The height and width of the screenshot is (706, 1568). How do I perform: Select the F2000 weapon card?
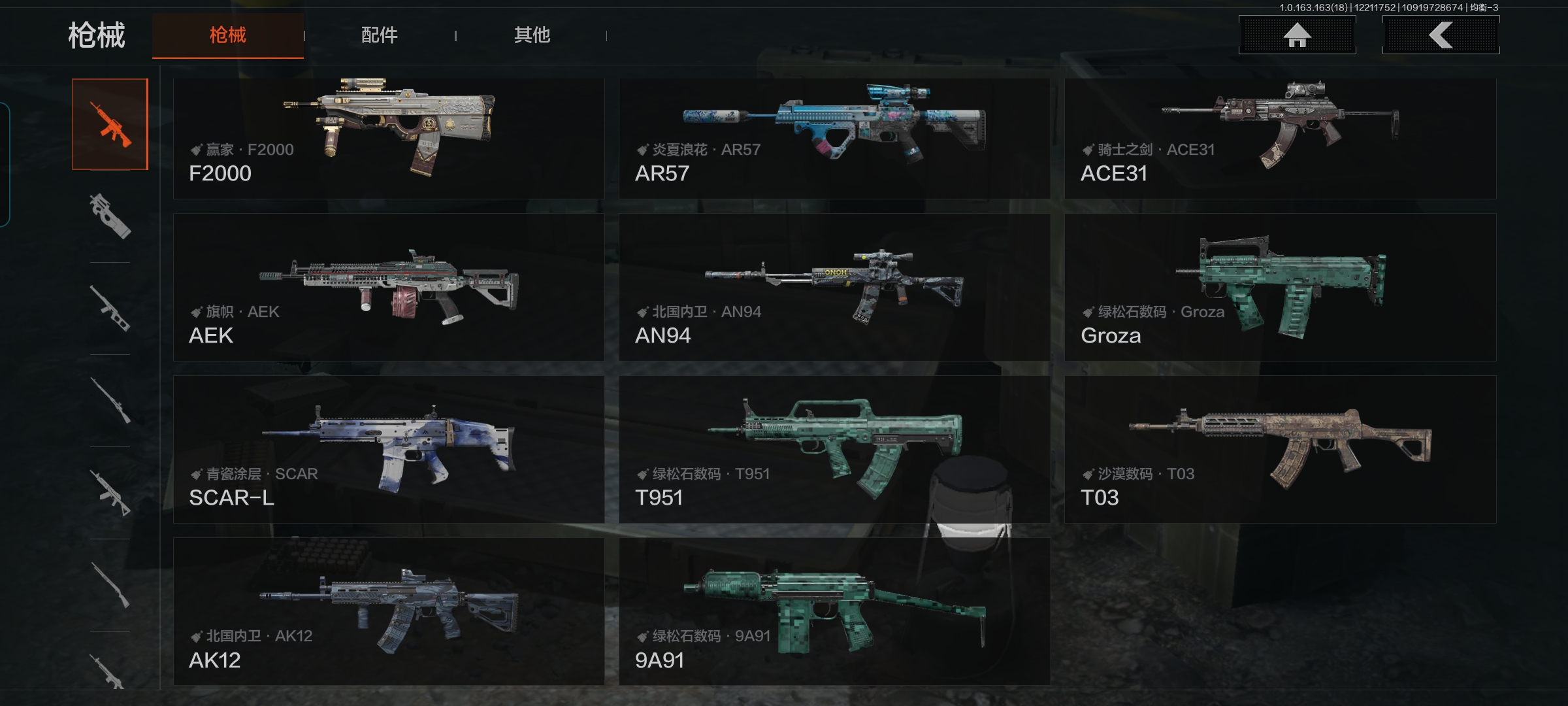(x=389, y=139)
